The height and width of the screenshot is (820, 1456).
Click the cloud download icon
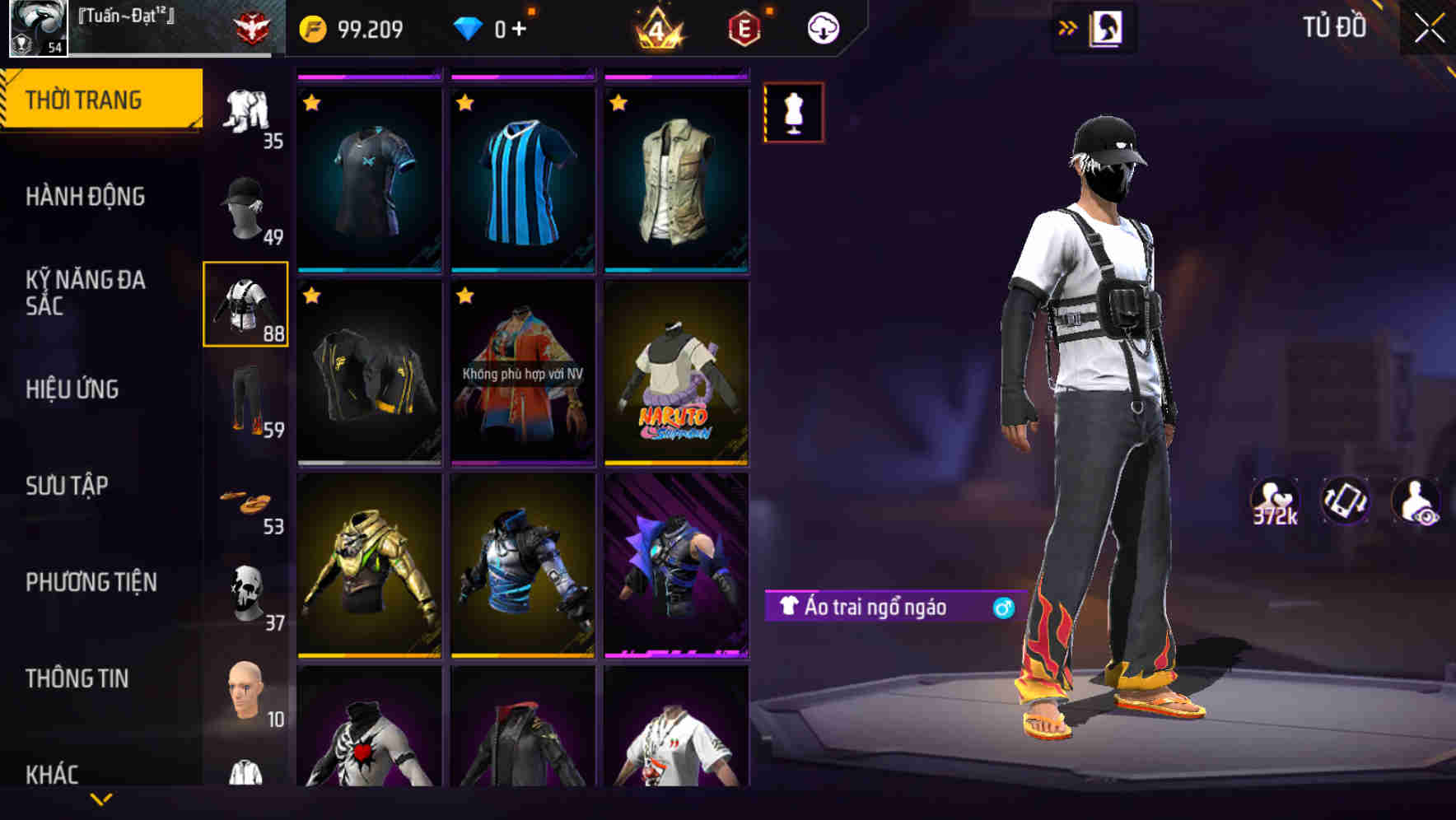822,27
